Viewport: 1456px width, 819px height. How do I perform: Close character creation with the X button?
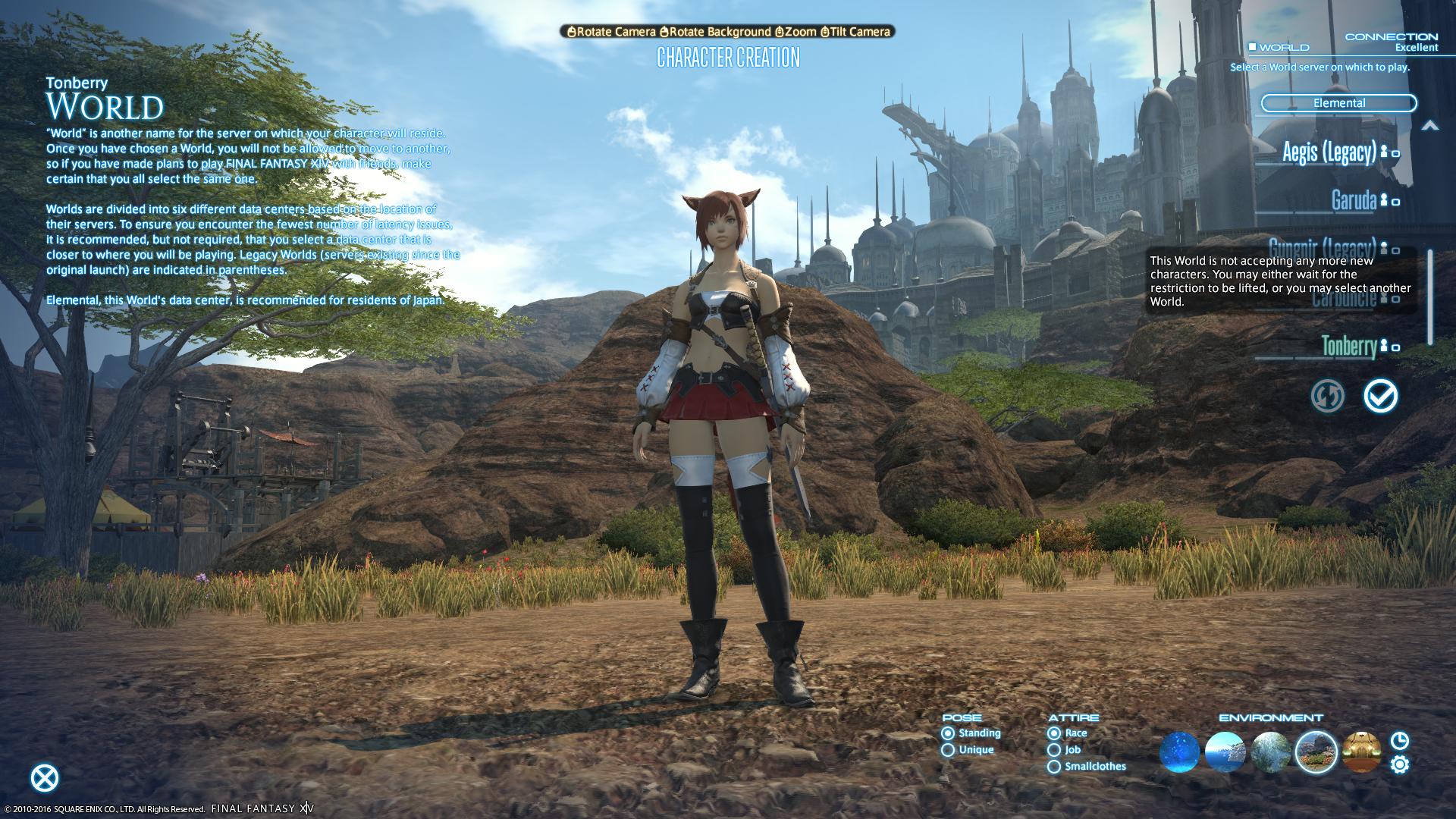coord(45,778)
